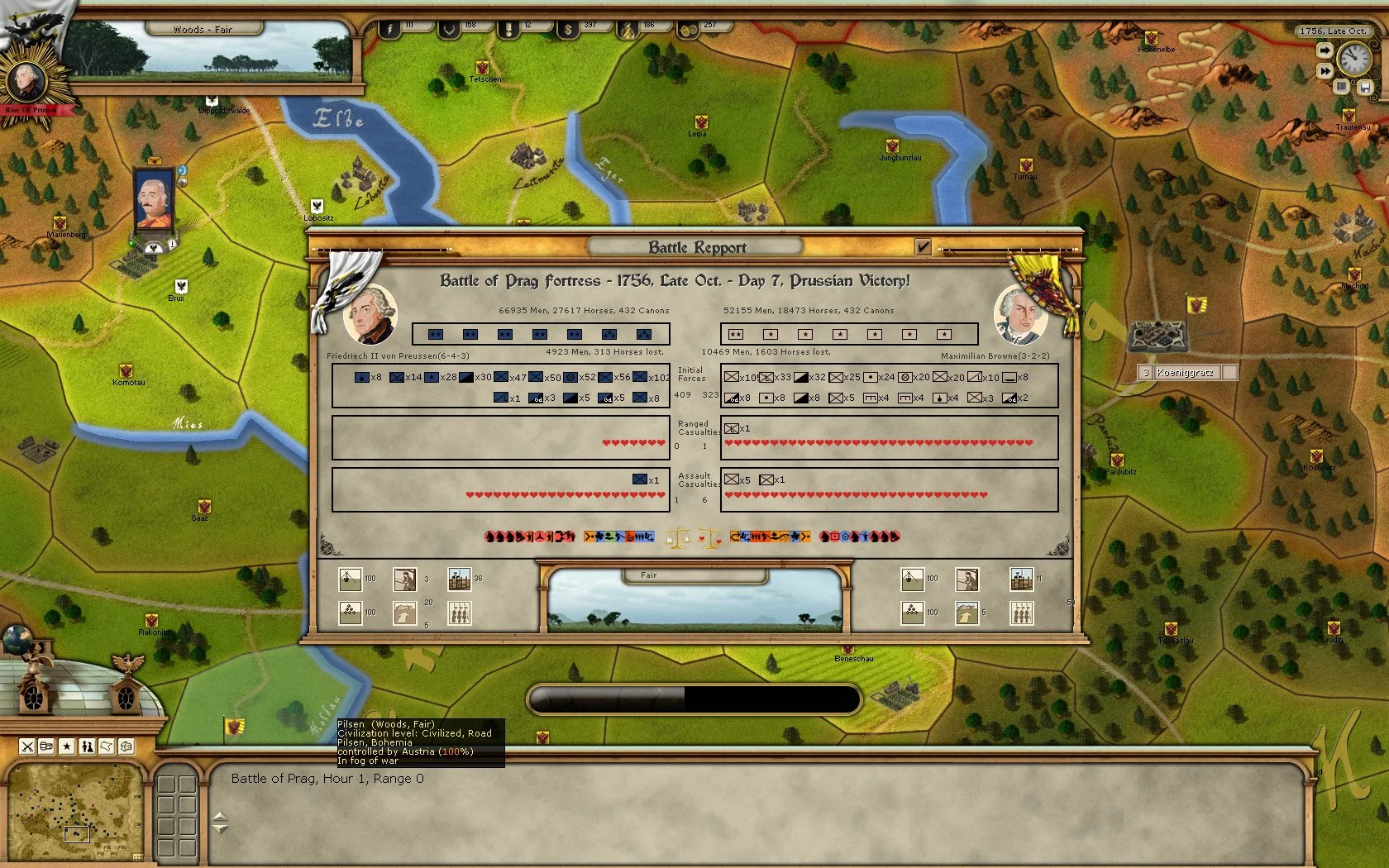The image size is (1389, 868).
Task: Toggle the region outline icon in bottom toolbar
Action: click(x=105, y=746)
